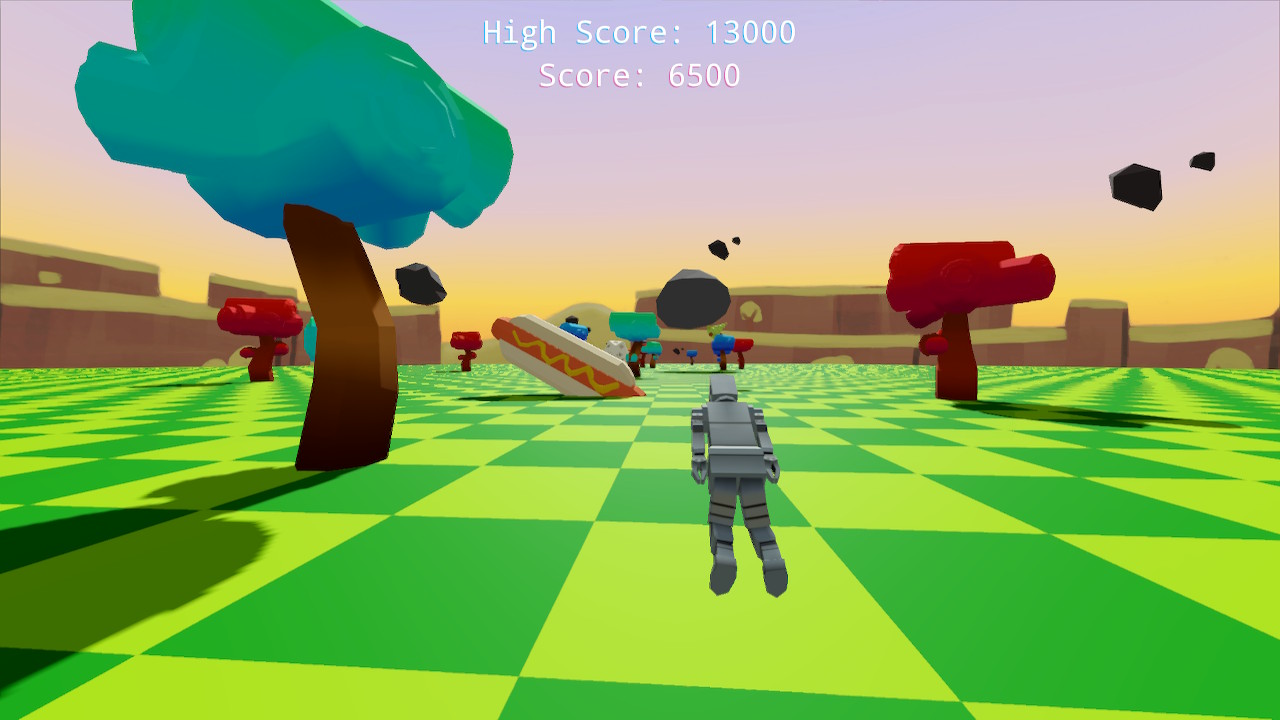Screen dimensions: 1280x720
Task: Click the floating rock left of the blue tree
Action: (x=422, y=283)
